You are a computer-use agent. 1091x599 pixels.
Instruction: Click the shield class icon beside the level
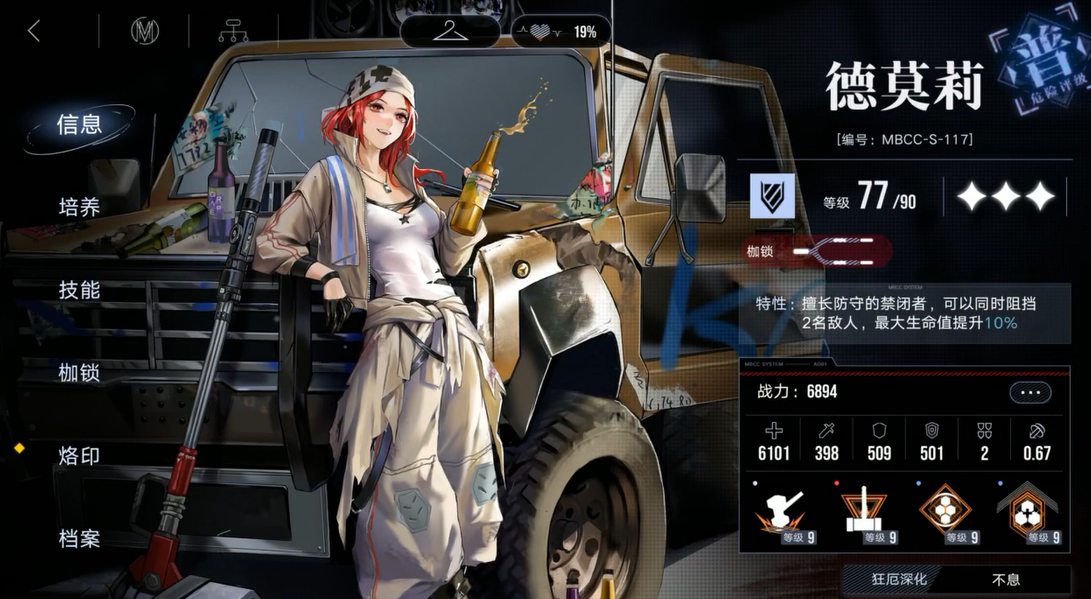(x=772, y=196)
